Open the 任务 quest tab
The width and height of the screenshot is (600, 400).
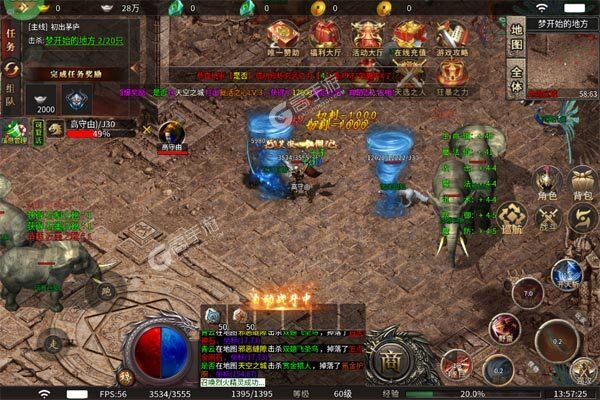(x=13, y=41)
